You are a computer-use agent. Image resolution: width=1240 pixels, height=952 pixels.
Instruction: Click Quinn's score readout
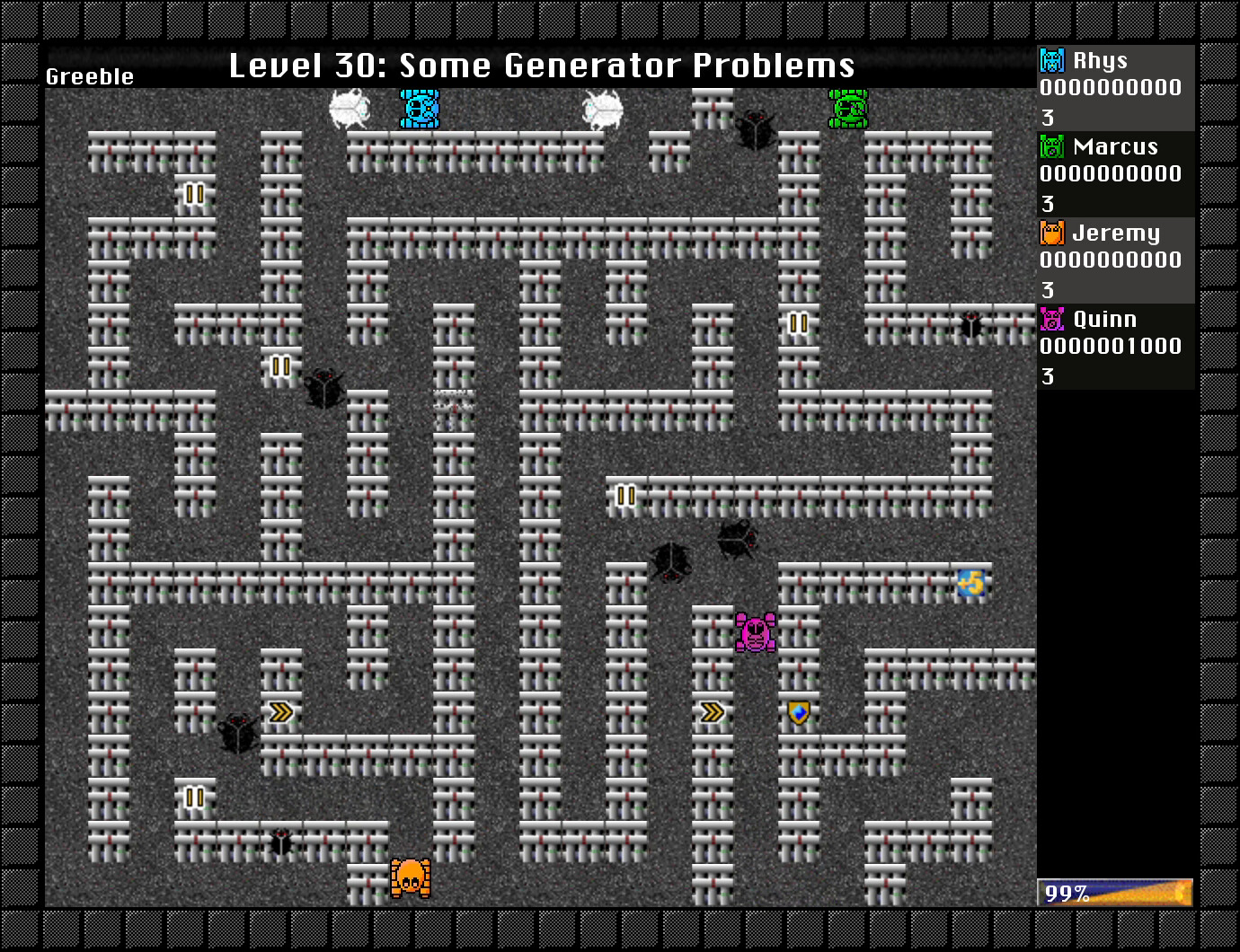(1111, 347)
